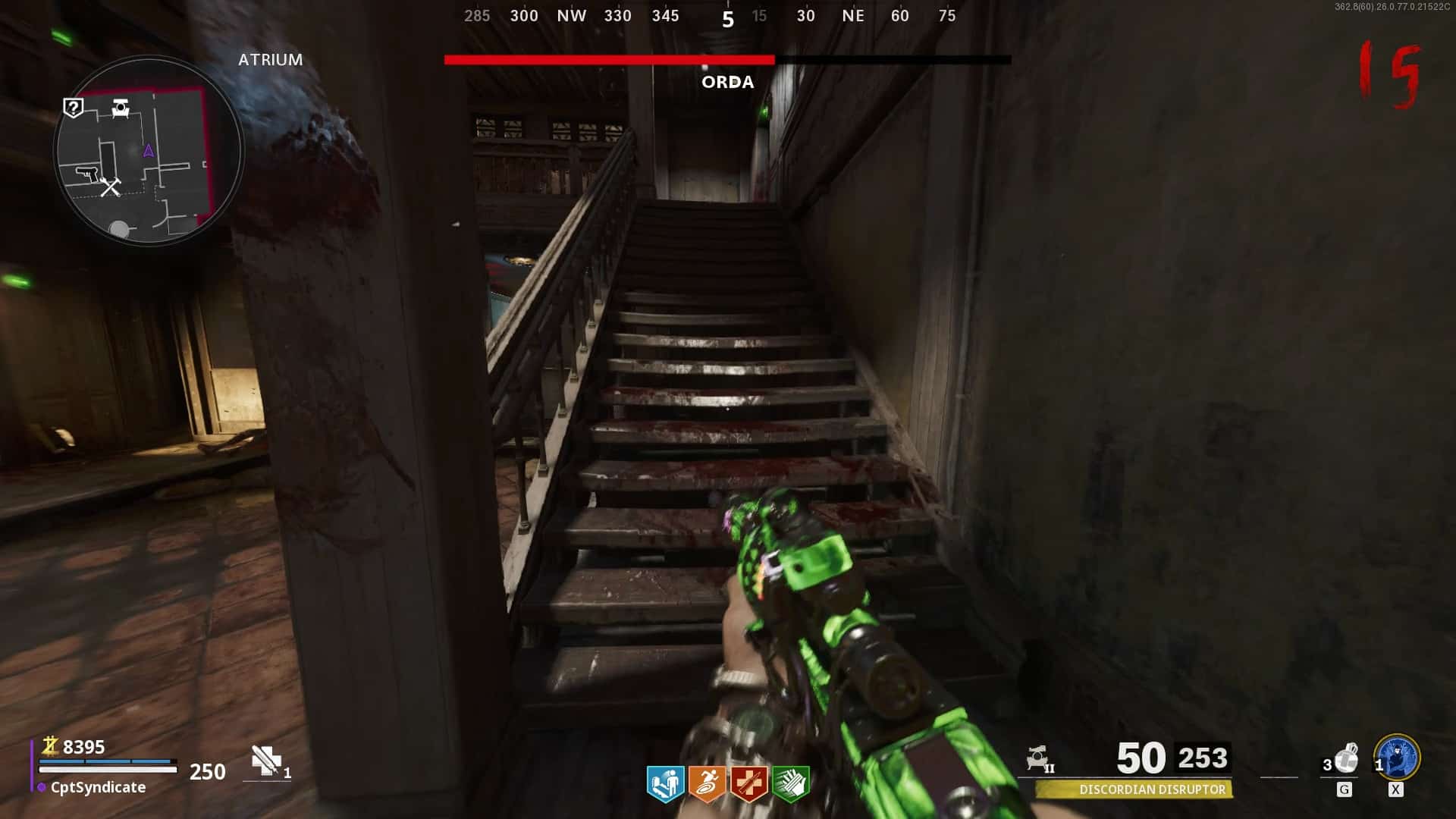Viewport: 1456px width, 819px height.
Task: Click the orange Stamin-Up perk icon
Action: point(707,783)
